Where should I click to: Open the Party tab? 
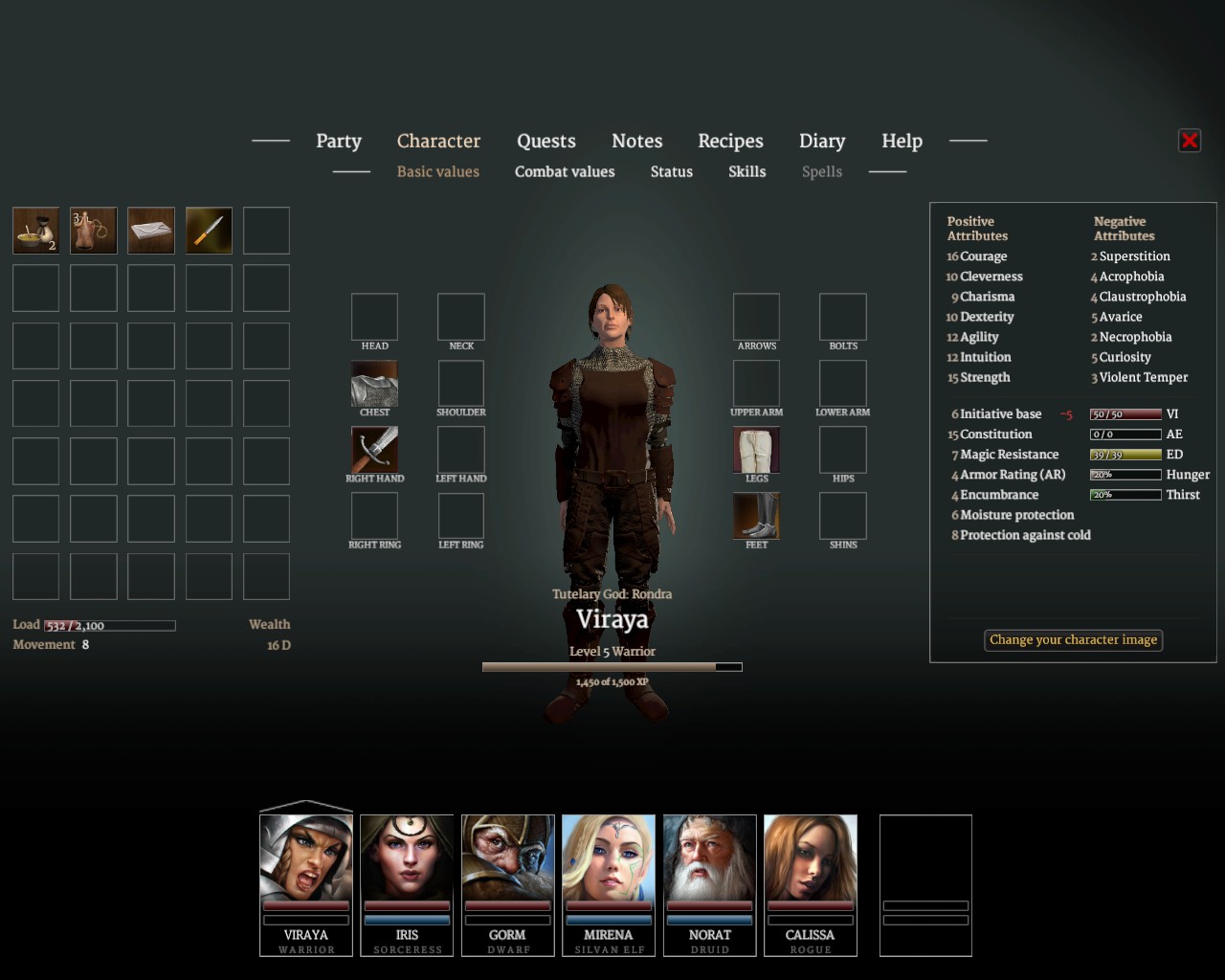point(339,141)
